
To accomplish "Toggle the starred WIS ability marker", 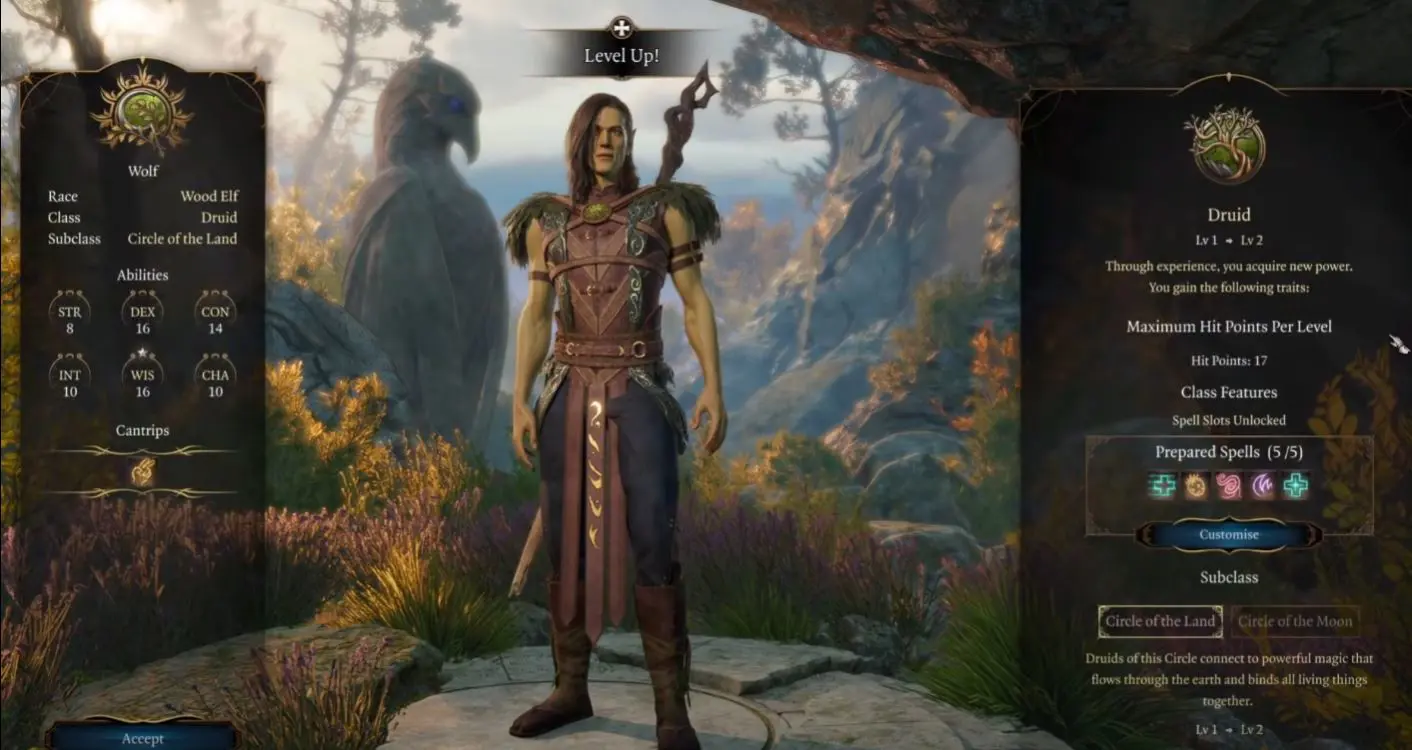I will click(142, 351).
